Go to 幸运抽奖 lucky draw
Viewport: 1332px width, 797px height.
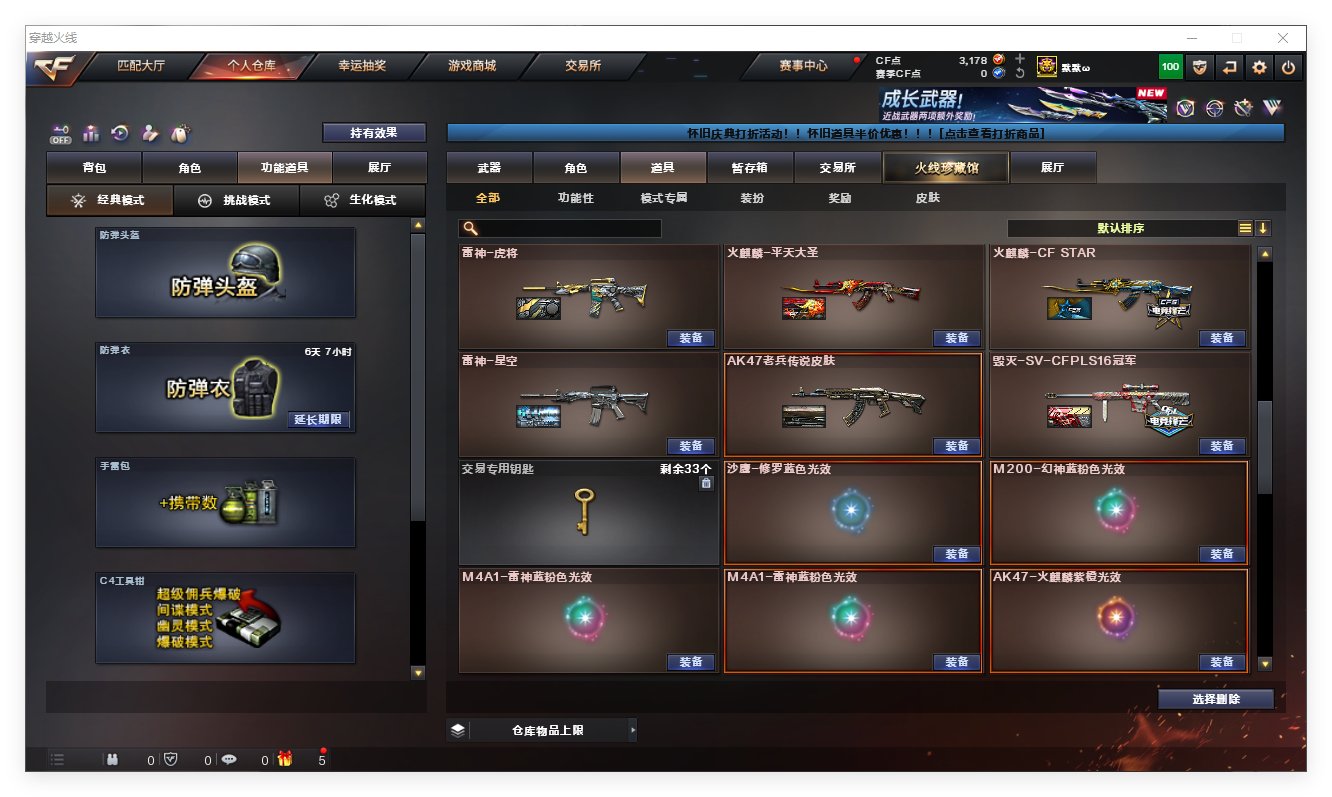tap(361, 66)
